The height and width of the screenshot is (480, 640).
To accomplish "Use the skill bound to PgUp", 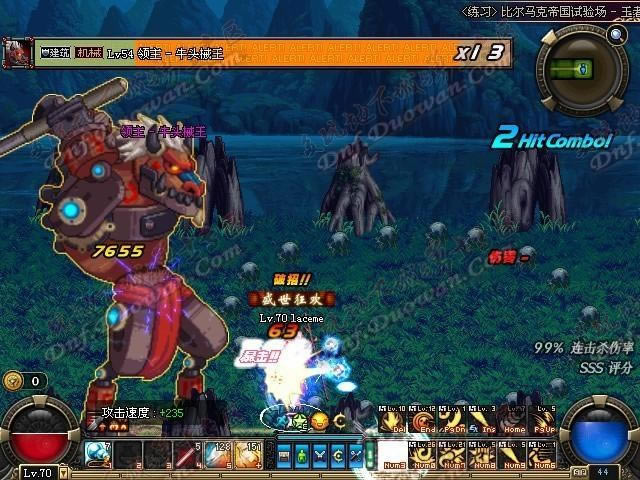I will pos(543,421).
